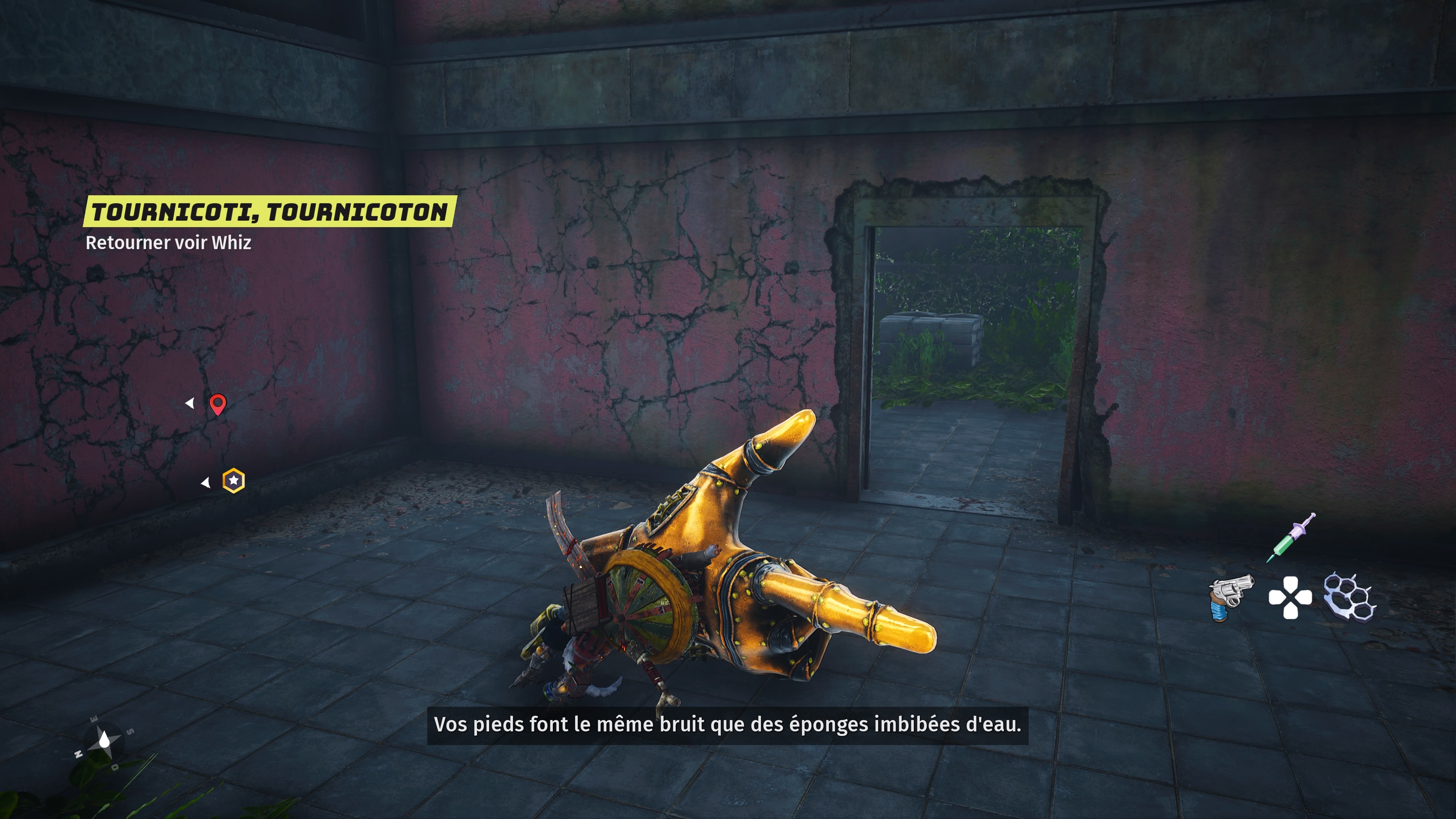
Task: Expand the arrow beside the red pin
Action: pyautogui.click(x=190, y=403)
